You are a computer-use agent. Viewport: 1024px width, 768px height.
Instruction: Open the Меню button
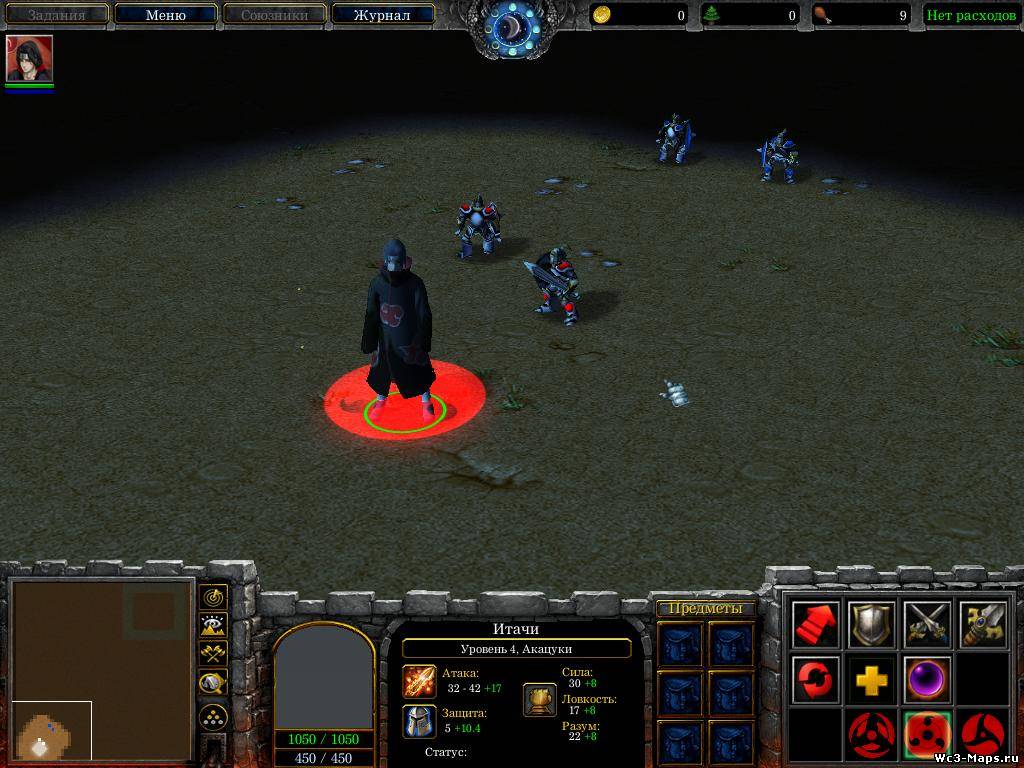[165, 15]
